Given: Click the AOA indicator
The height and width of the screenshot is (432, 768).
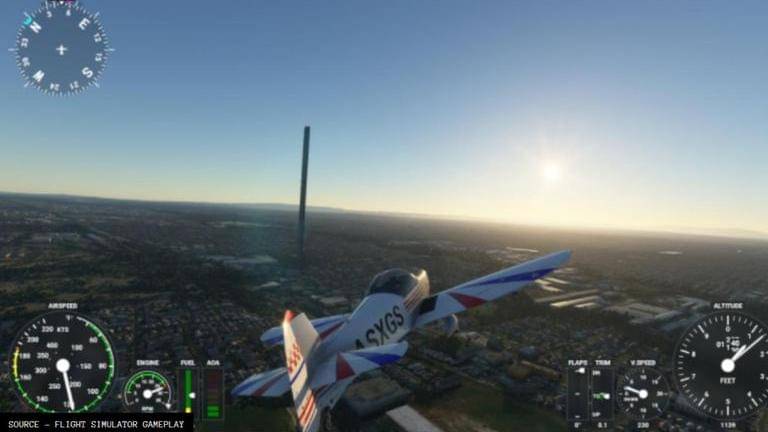Looking at the screenshot, I should pos(213,392).
